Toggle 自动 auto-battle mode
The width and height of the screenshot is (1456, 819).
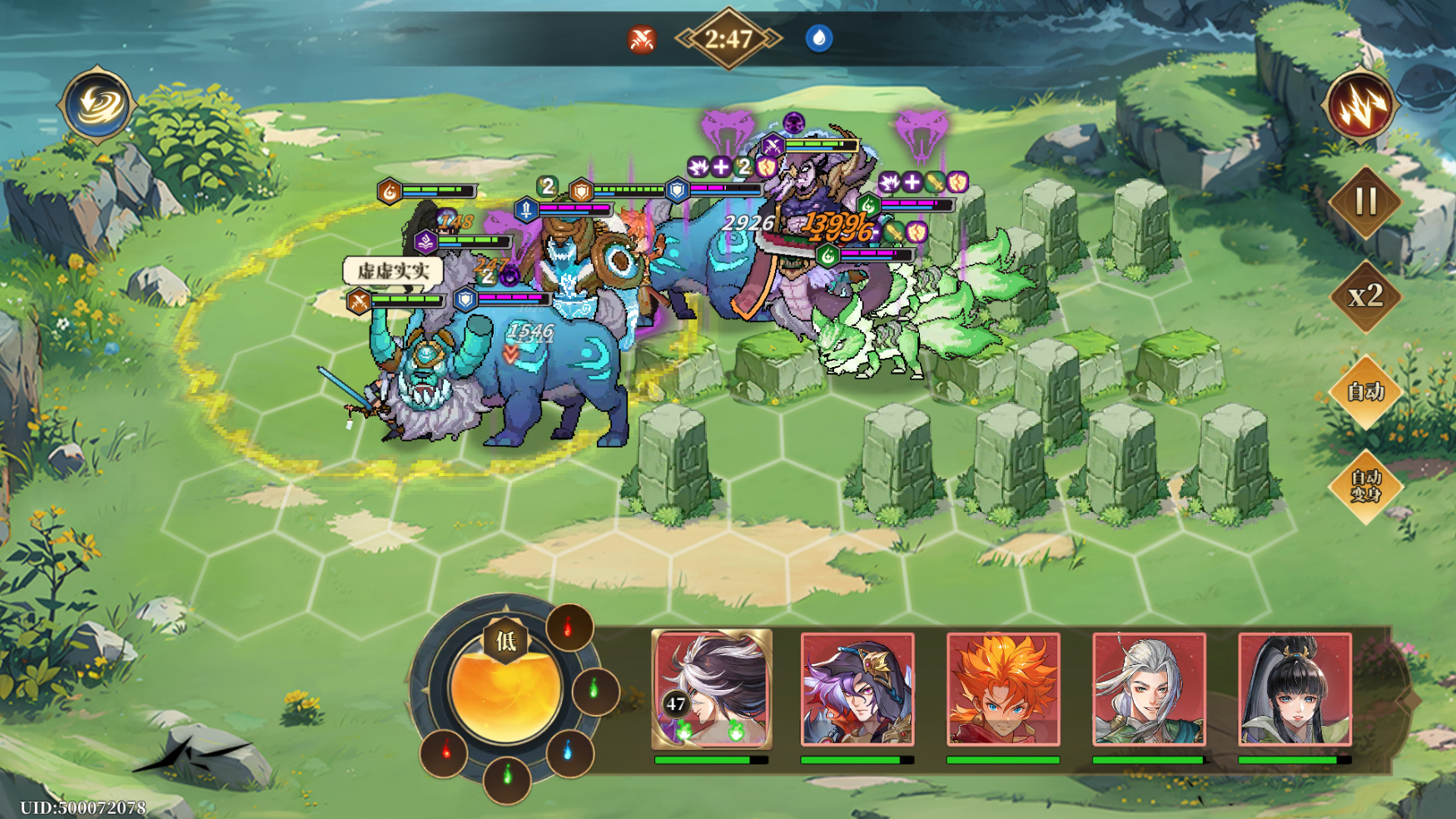click(x=1365, y=391)
